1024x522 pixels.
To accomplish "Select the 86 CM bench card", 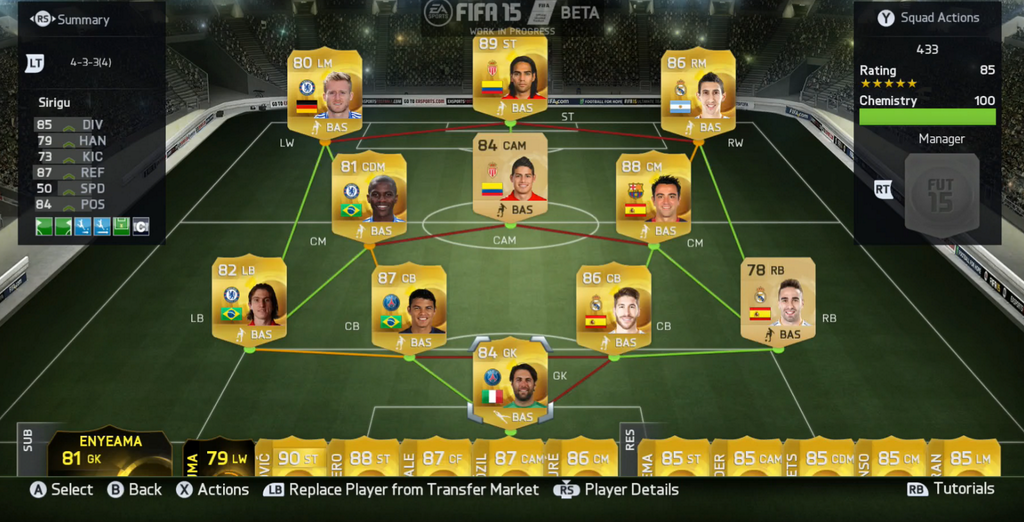I will coord(580,457).
